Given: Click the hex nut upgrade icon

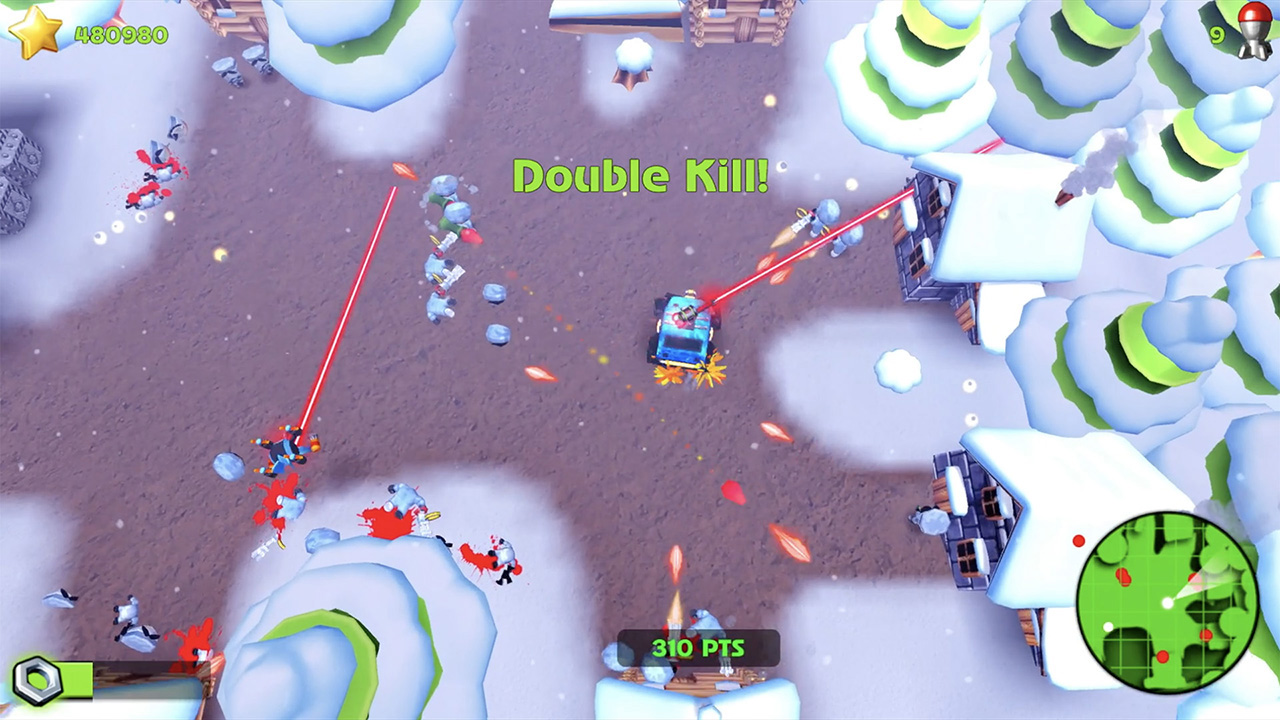Looking at the screenshot, I should tap(38, 678).
